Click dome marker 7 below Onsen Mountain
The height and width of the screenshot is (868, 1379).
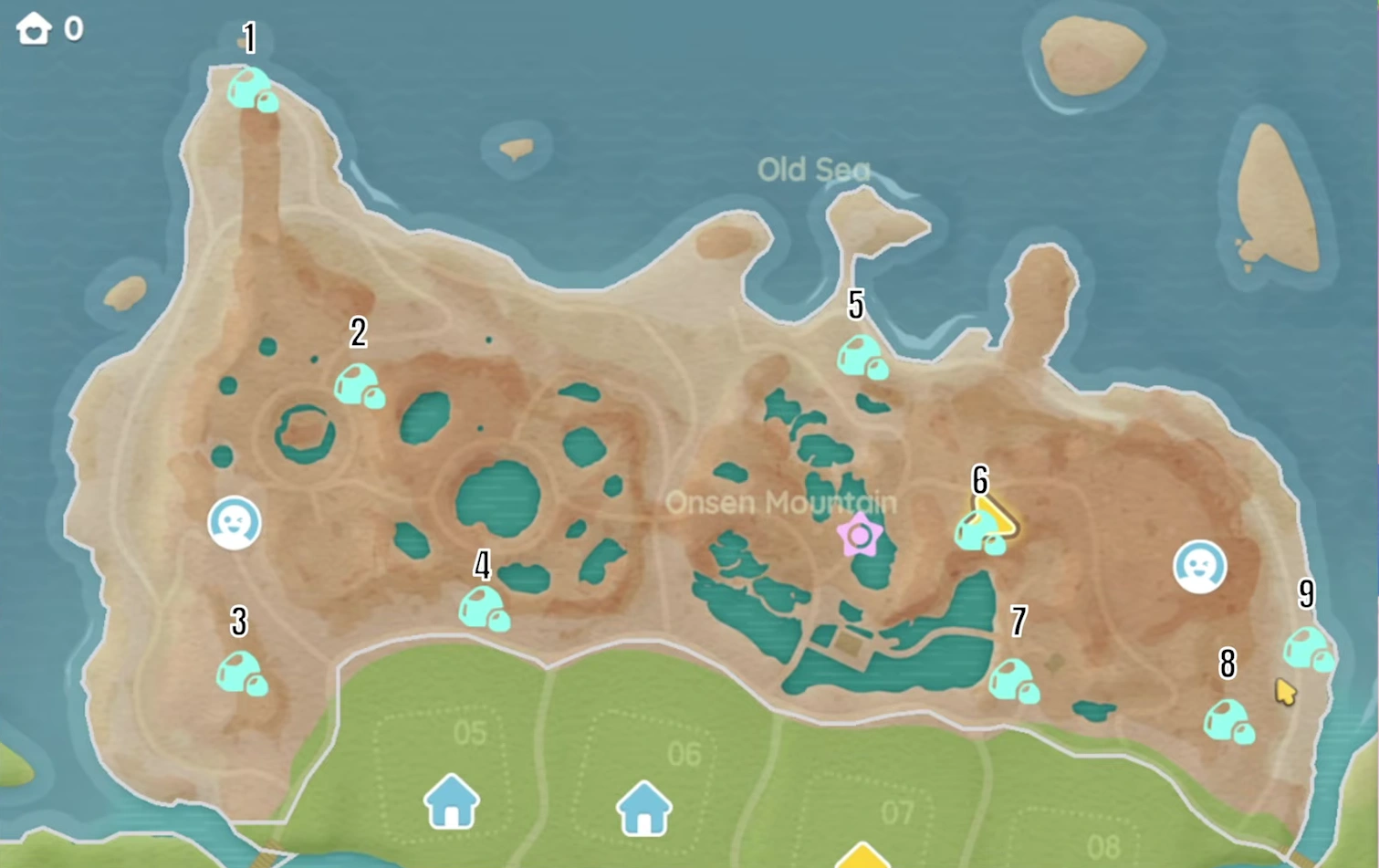point(1015,680)
